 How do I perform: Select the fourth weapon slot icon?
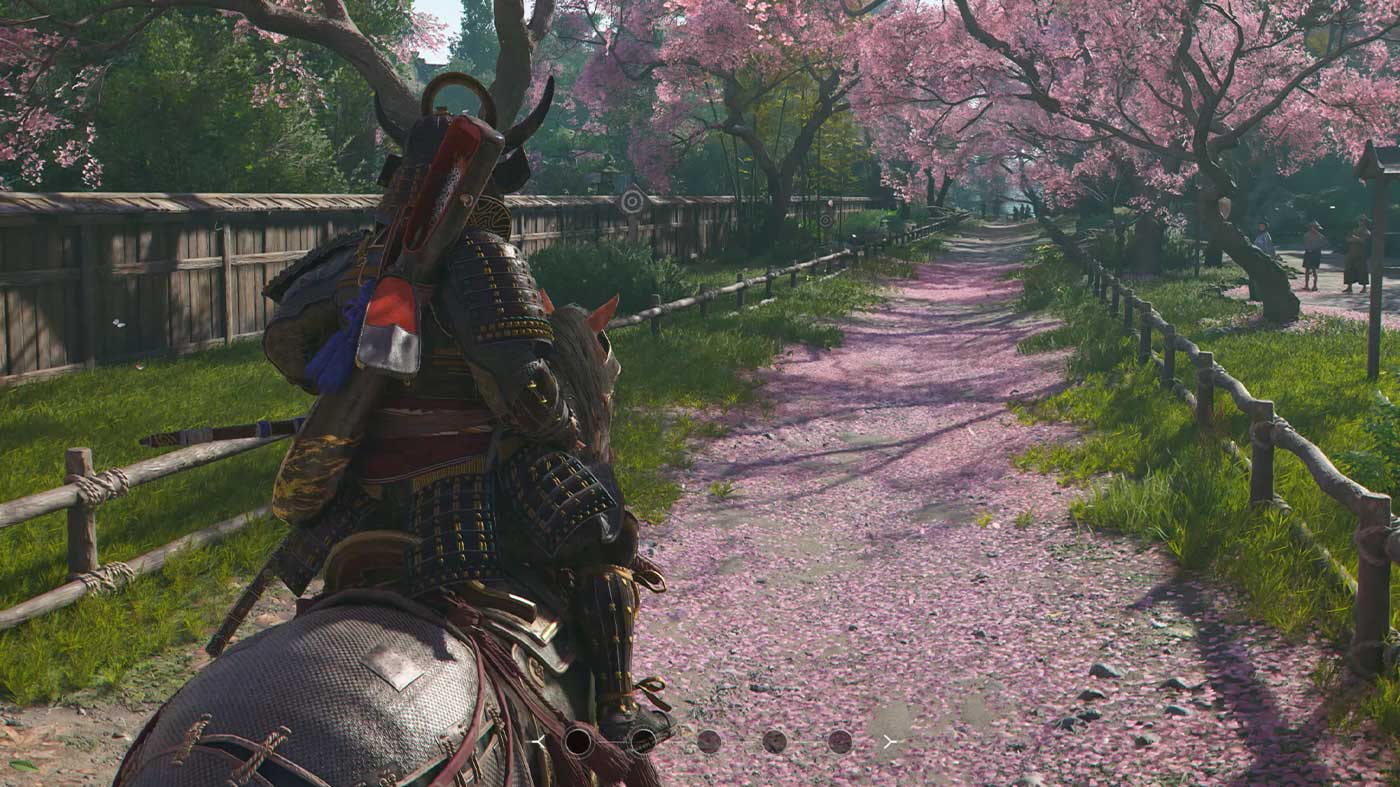coord(775,742)
